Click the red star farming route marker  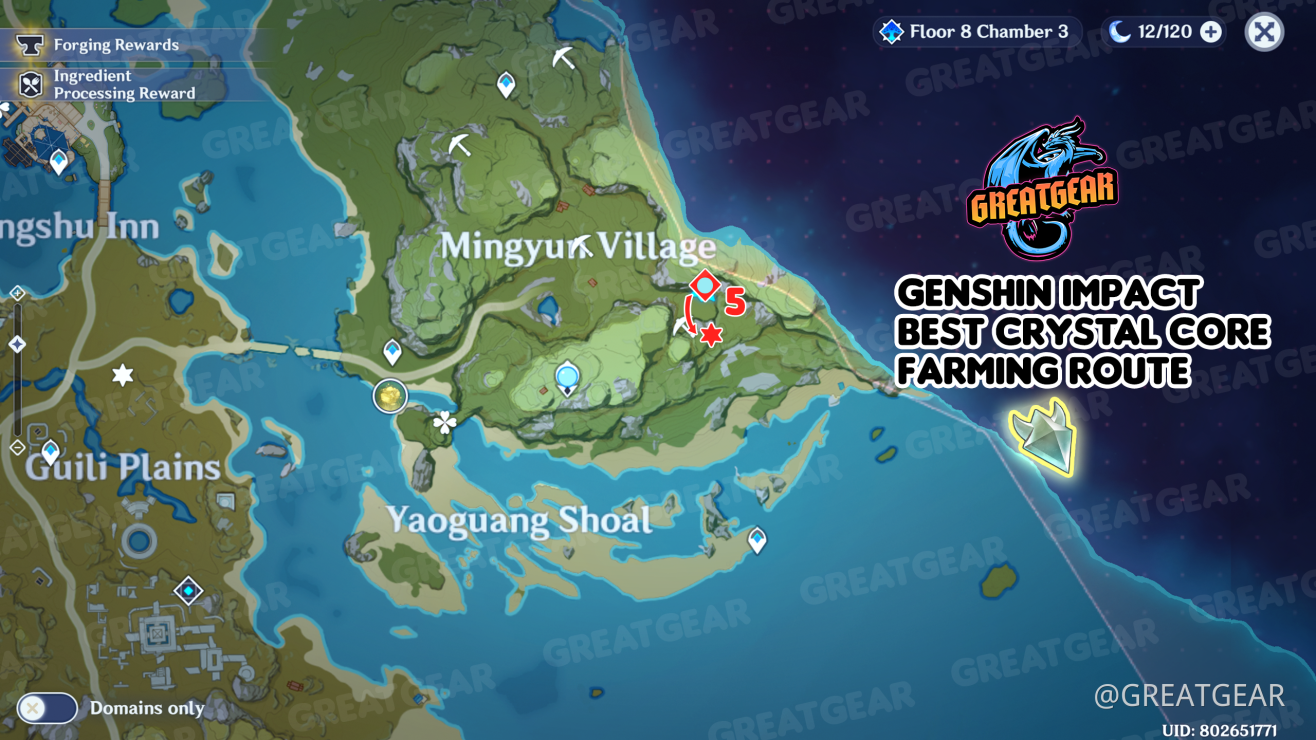coord(710,333)
